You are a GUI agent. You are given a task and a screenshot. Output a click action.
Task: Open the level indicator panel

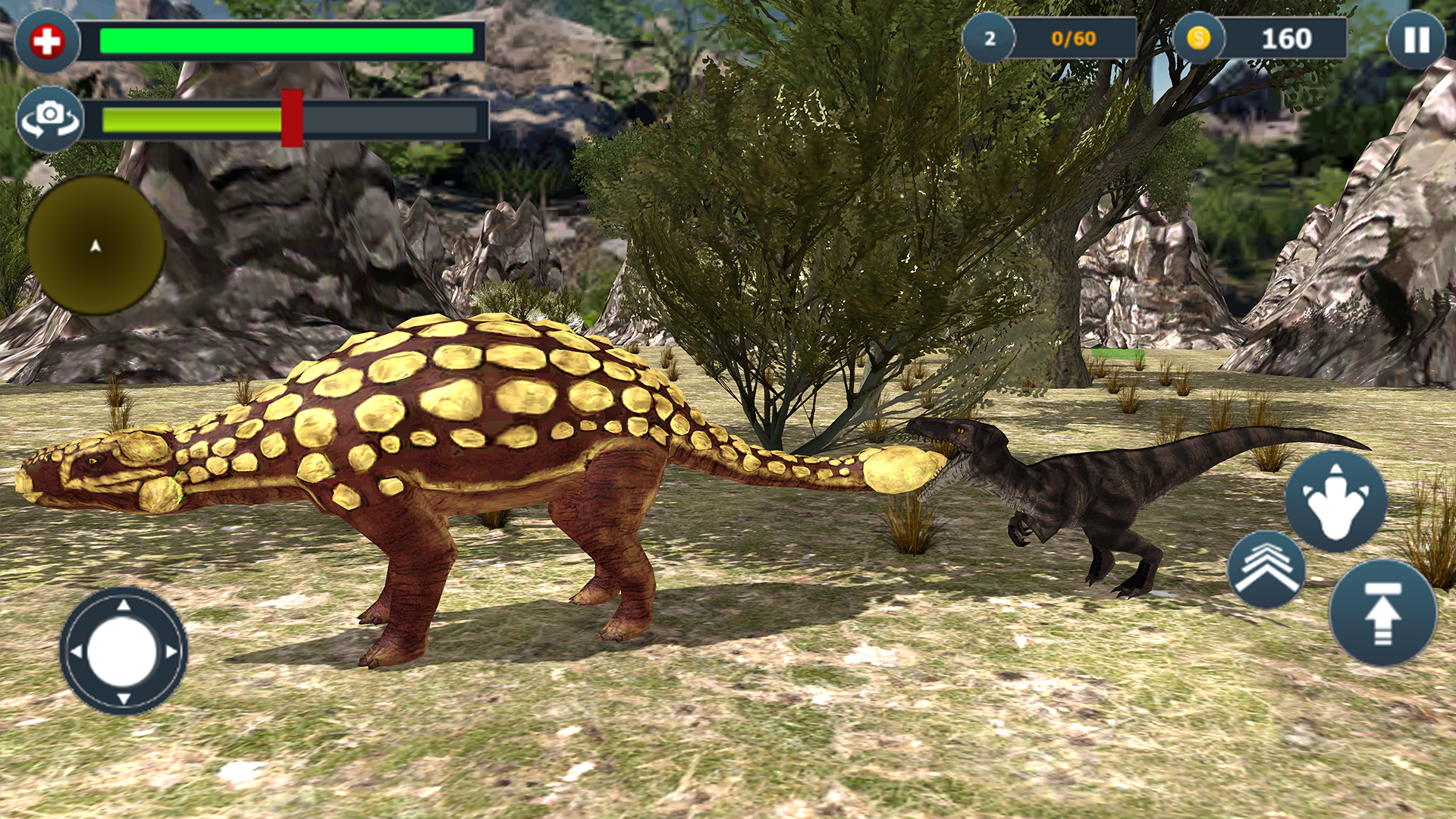[990, 38]
